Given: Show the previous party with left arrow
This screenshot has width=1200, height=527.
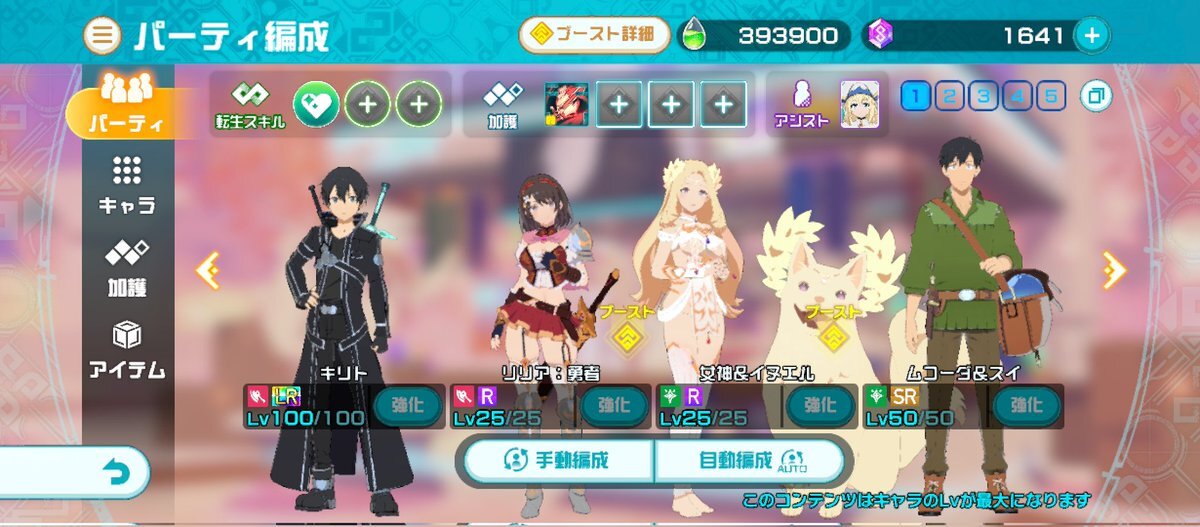Looking at the screenshot, I should coord(208,270).
